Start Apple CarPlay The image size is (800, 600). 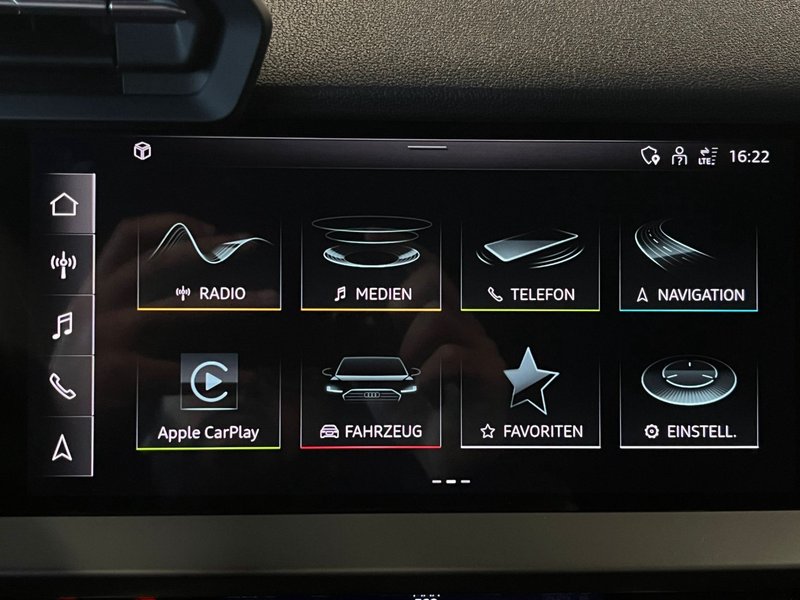coord(208,401)
